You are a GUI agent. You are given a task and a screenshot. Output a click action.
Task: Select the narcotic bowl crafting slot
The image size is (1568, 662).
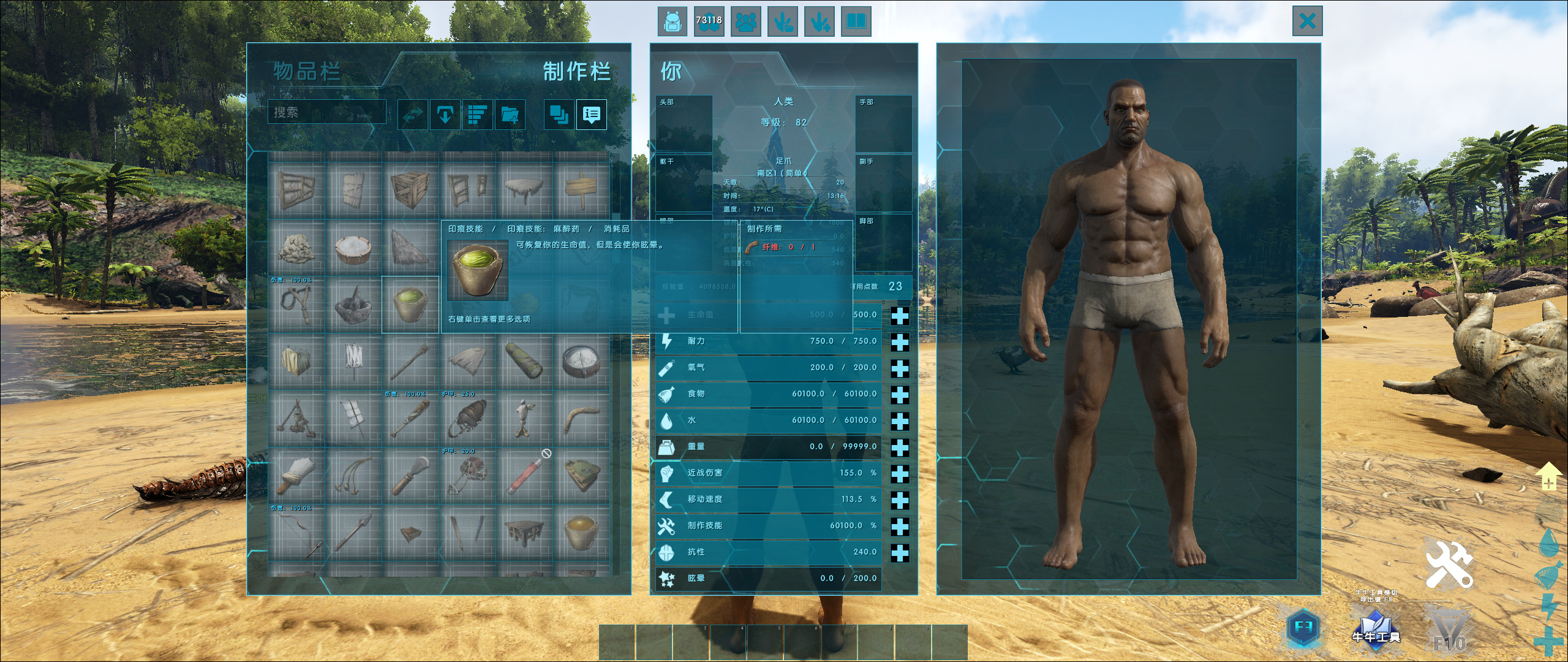tap(410, 304)
